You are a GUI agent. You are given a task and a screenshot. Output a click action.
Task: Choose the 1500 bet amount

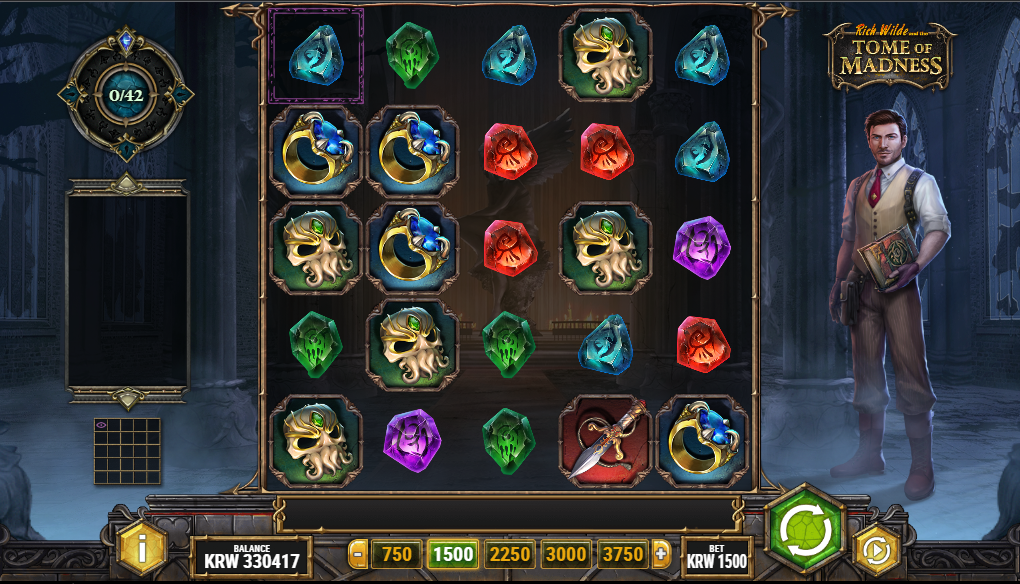453,554
